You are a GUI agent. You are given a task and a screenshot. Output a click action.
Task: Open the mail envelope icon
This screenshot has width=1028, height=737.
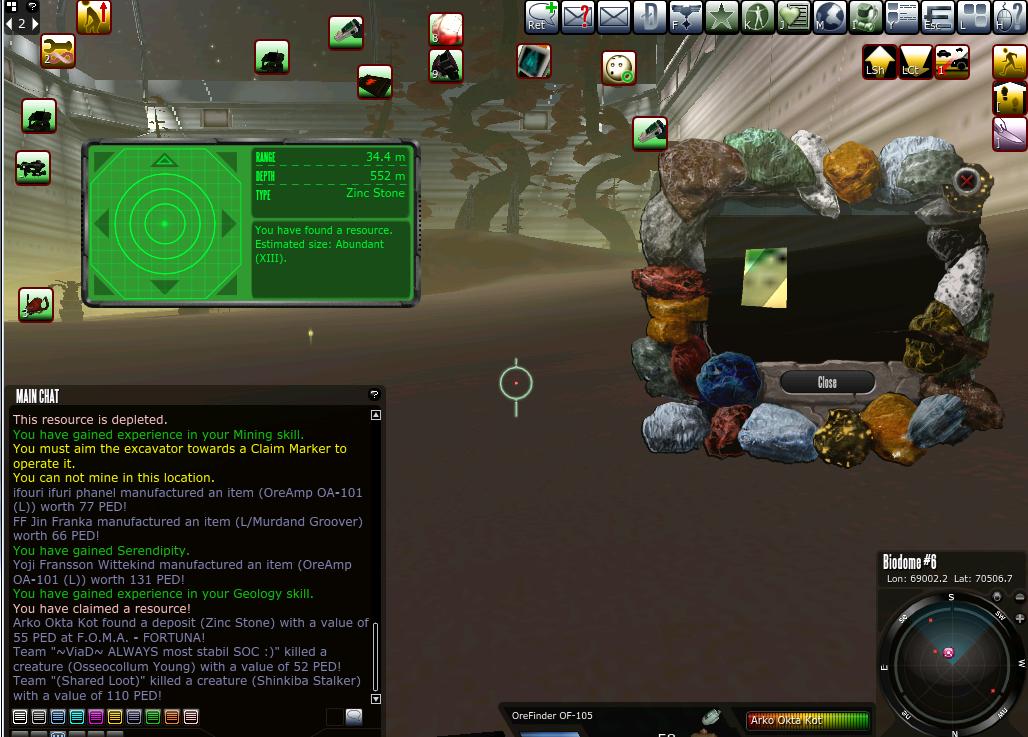(613, 16)
